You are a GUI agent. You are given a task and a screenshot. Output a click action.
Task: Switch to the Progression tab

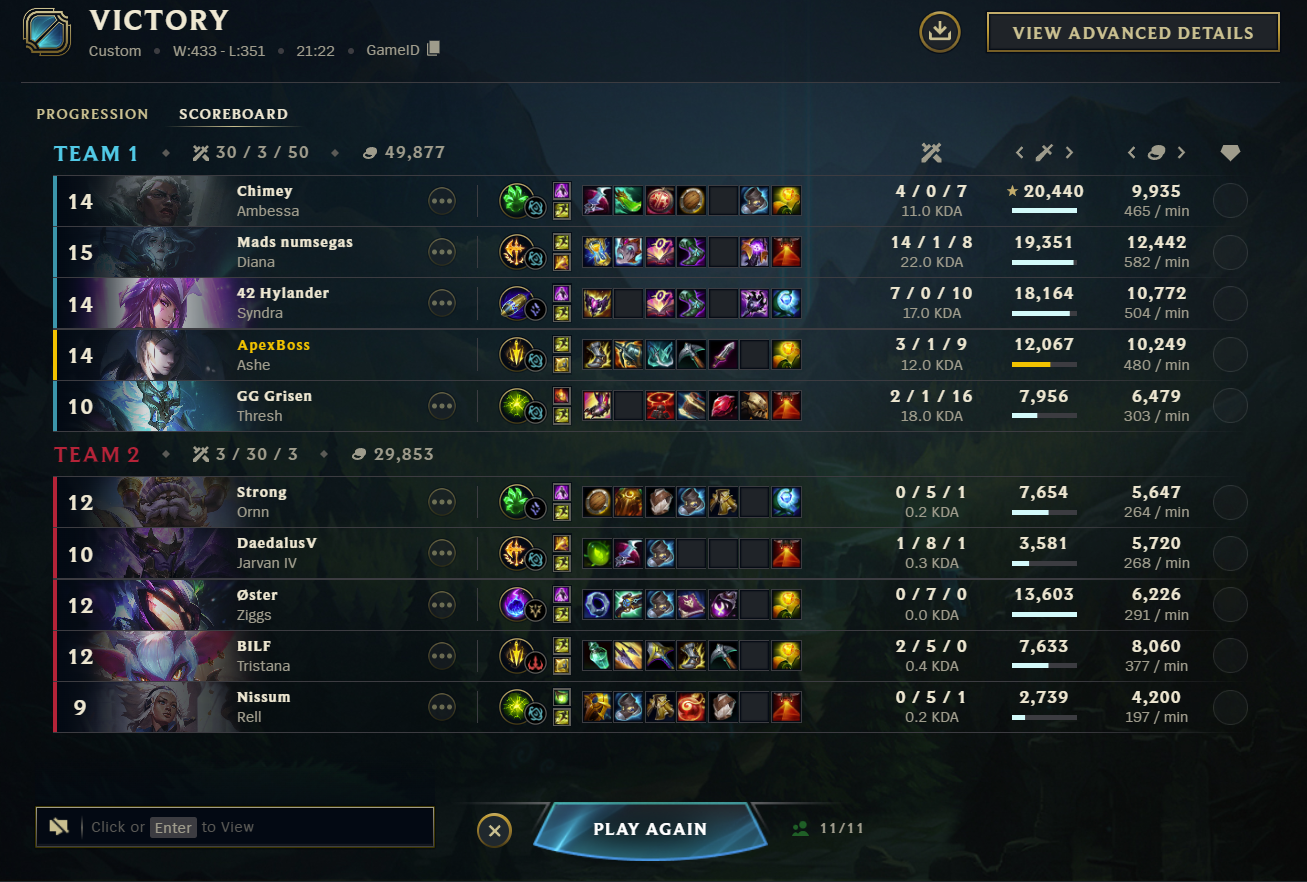pyautogui.click(x=92, y=114)
